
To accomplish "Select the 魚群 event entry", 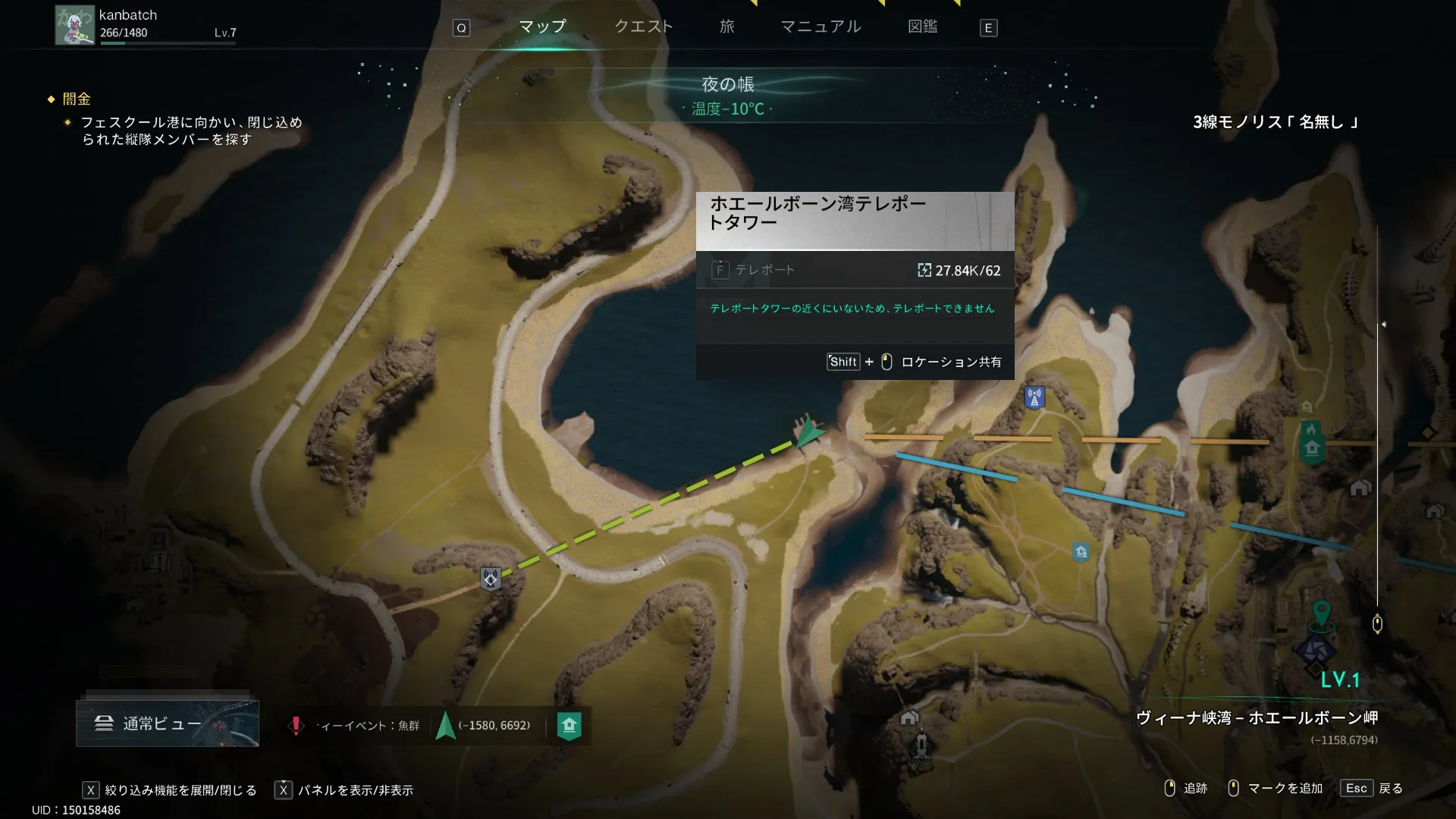I will (x=357, y=726).
